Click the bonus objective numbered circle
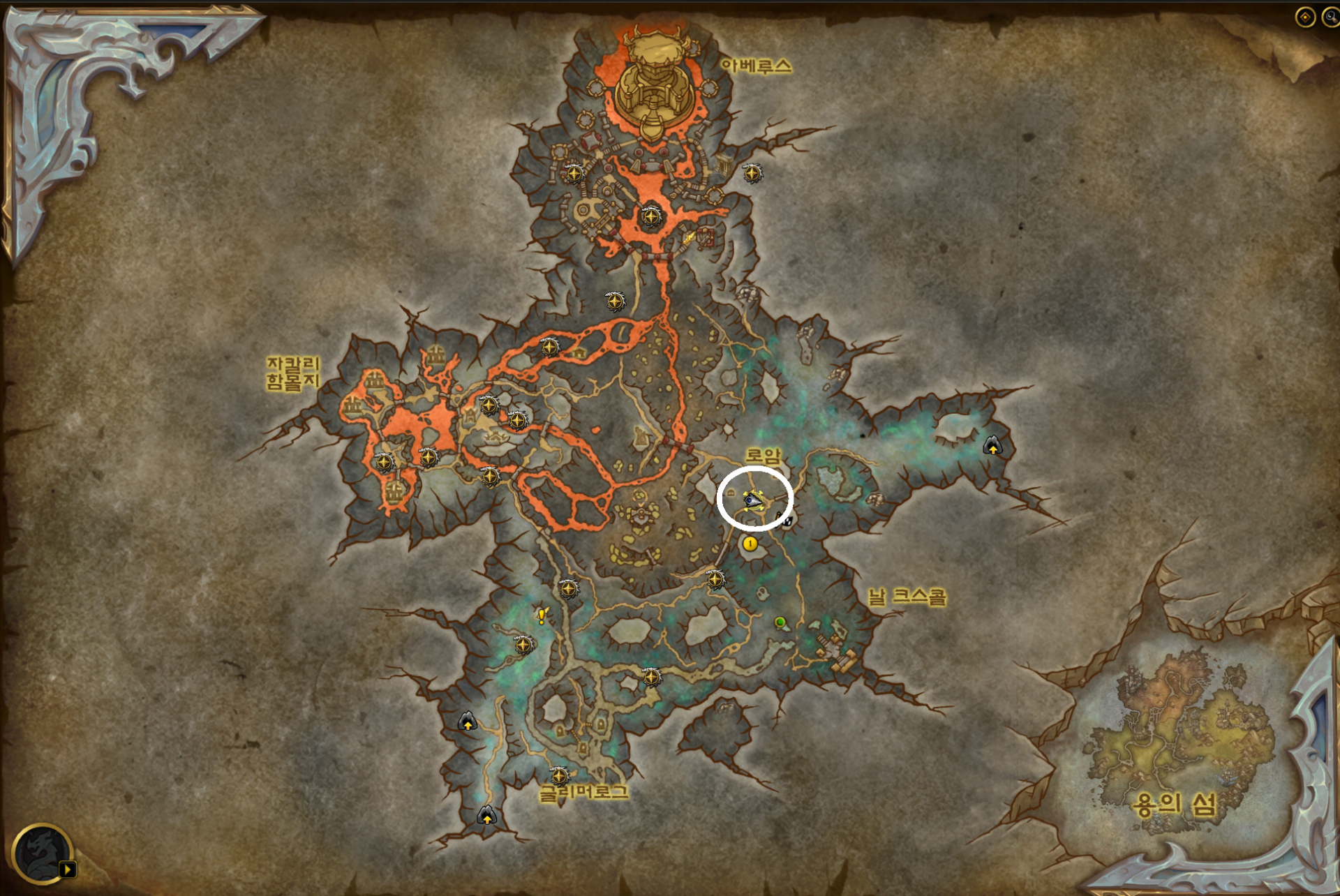1340x896 pixels. pyautogui.click(x=750, y=544)
